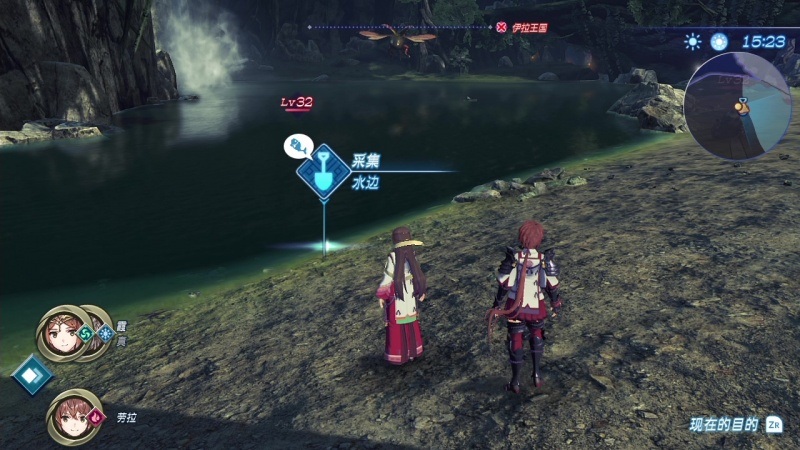Image resolution: width=800 pixels, height=450 pixels.
Task: Click the blue ice element icon
Action: [105, 334]
